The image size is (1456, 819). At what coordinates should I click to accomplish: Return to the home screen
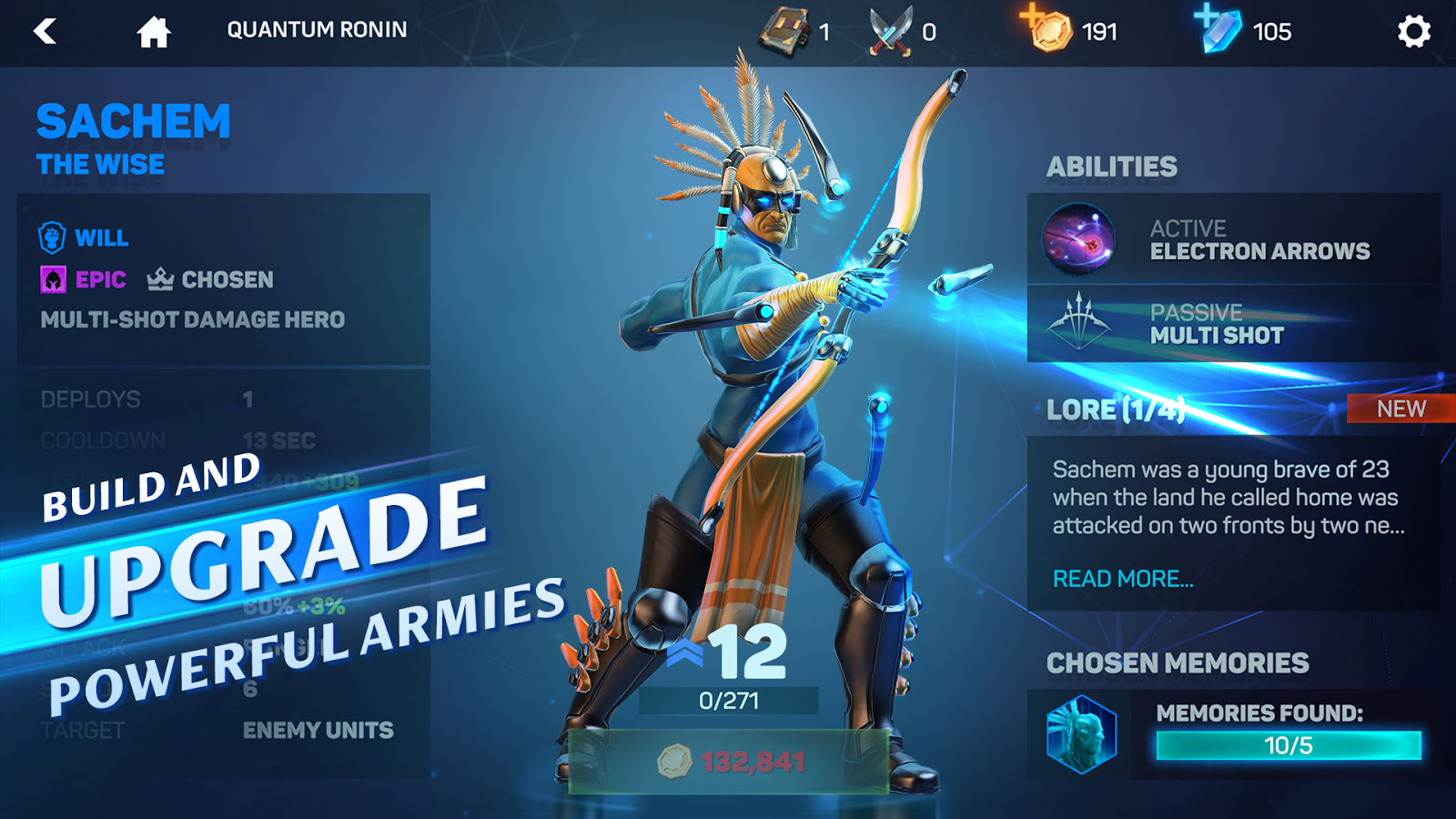tap(153, 32)
